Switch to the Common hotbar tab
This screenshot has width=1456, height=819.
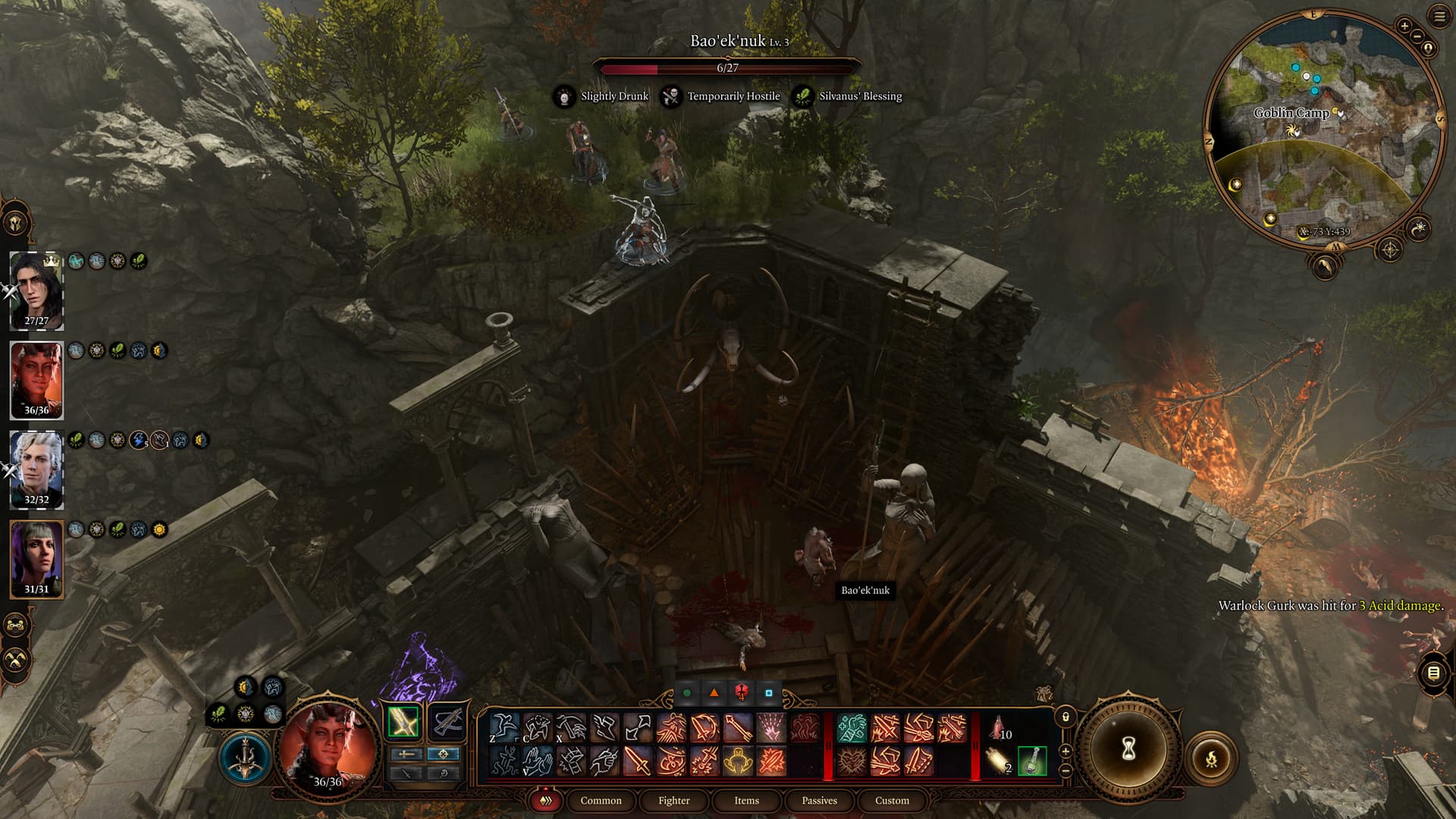pos(601,800)
